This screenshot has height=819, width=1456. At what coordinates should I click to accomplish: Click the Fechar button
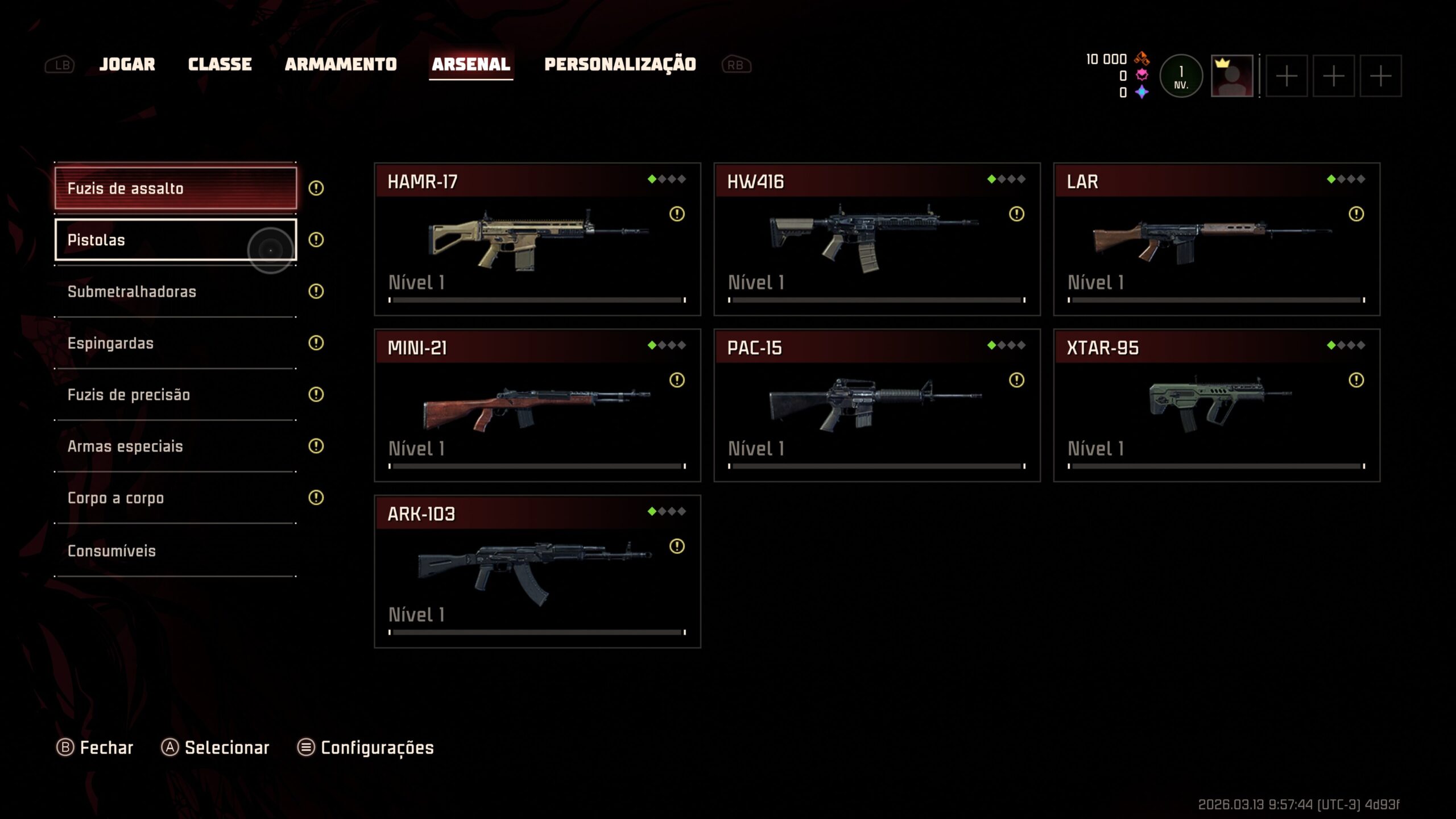[x=95, y=747]
